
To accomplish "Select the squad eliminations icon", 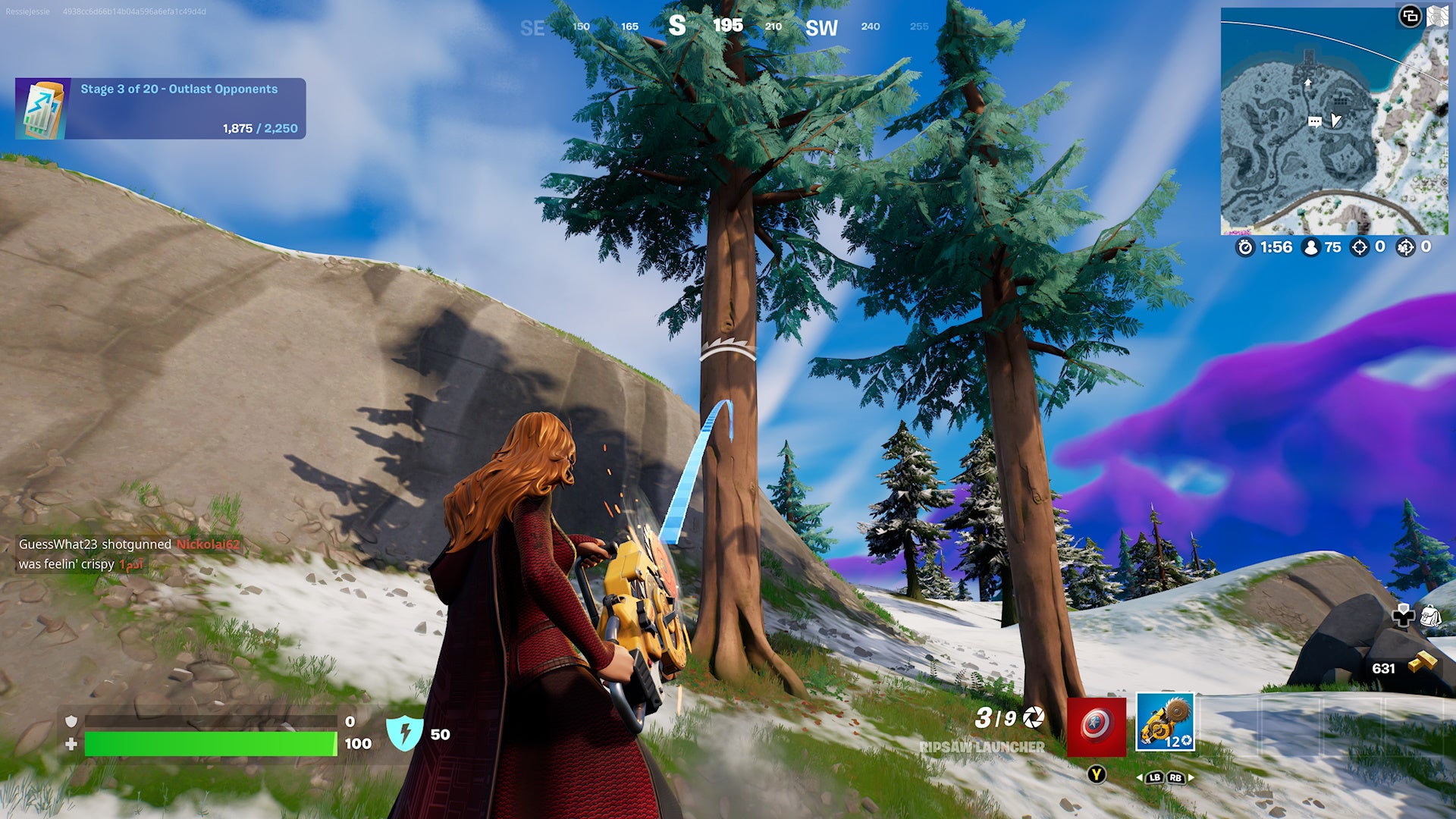I will [1406, 246].
